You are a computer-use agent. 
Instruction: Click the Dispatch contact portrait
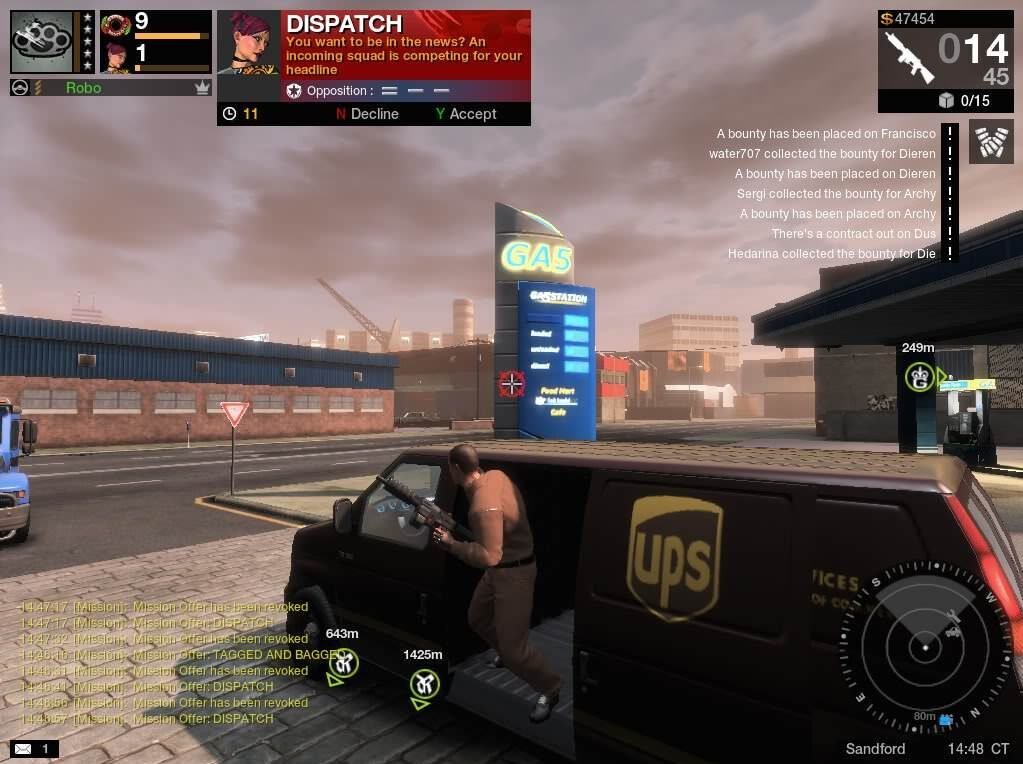tap(248, 43)
